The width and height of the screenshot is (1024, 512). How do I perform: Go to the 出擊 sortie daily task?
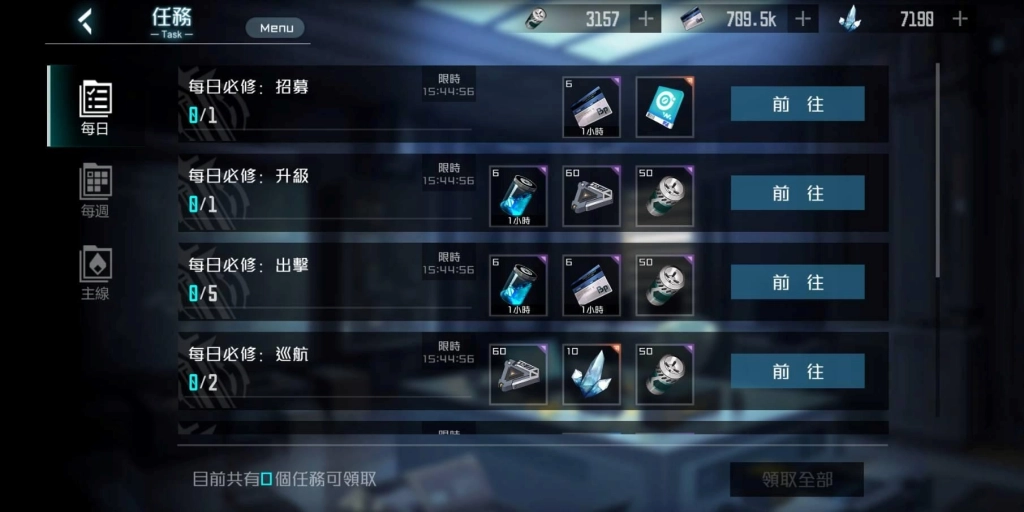point(797,282)
